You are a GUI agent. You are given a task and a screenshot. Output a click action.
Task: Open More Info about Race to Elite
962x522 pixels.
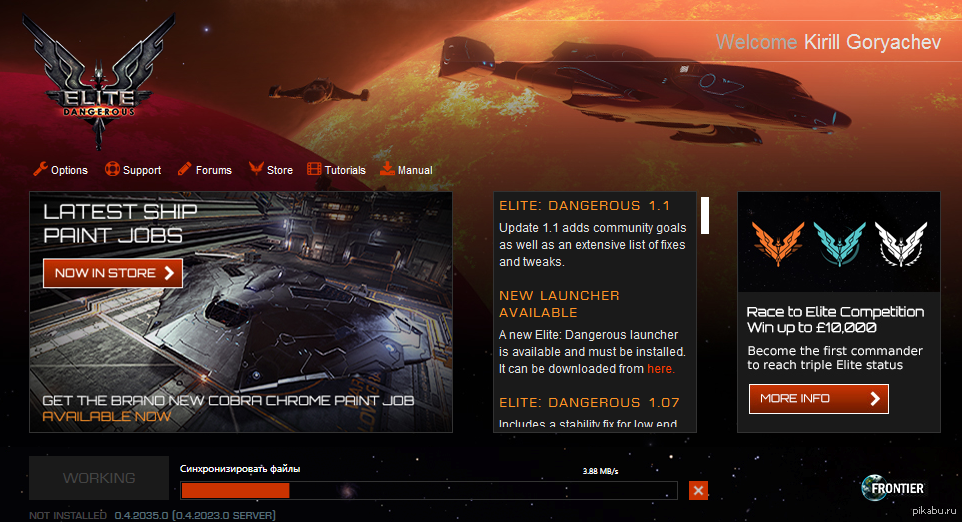click(x=818, y=398)
